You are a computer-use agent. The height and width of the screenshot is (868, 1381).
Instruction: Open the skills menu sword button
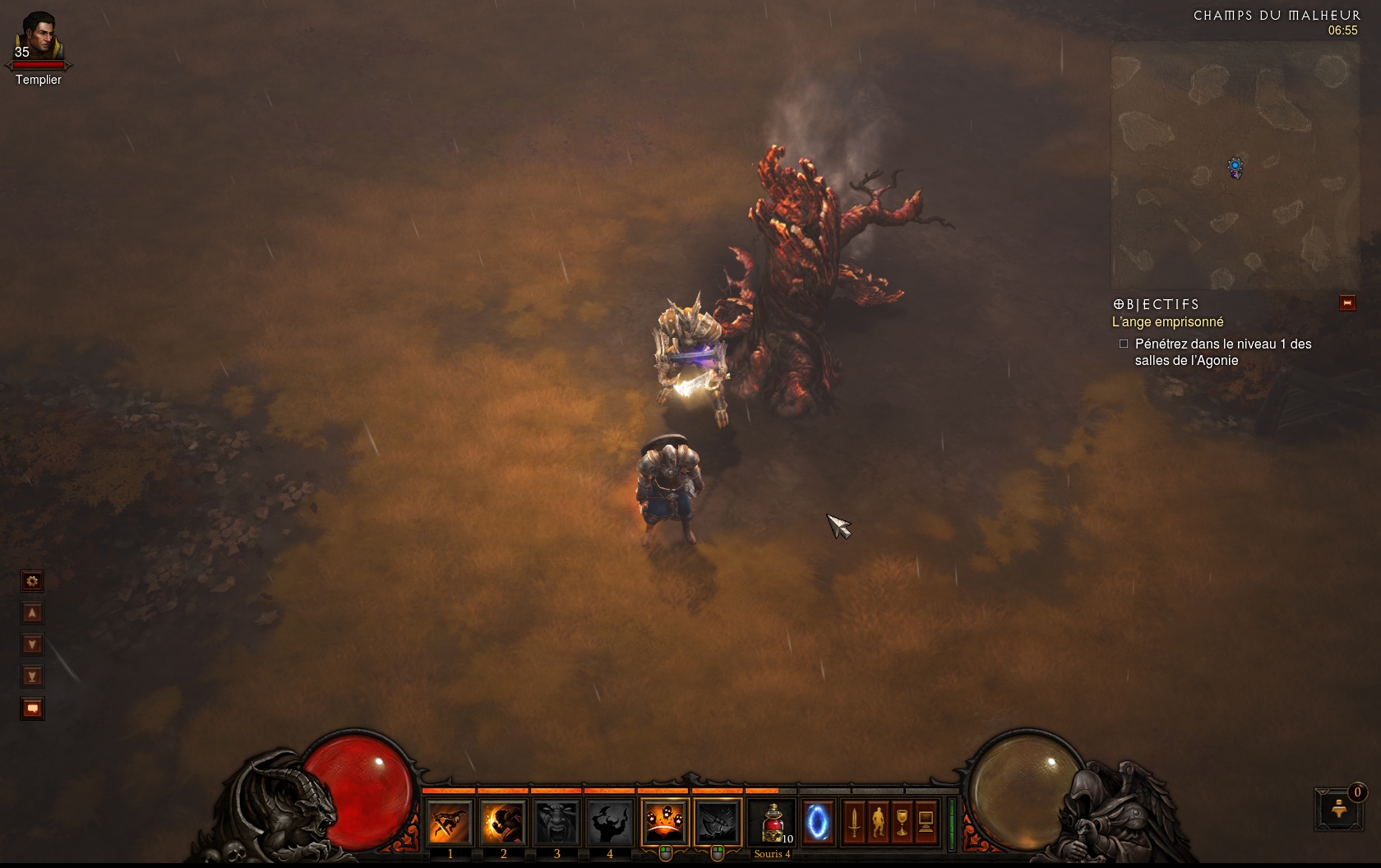point(854,822)
